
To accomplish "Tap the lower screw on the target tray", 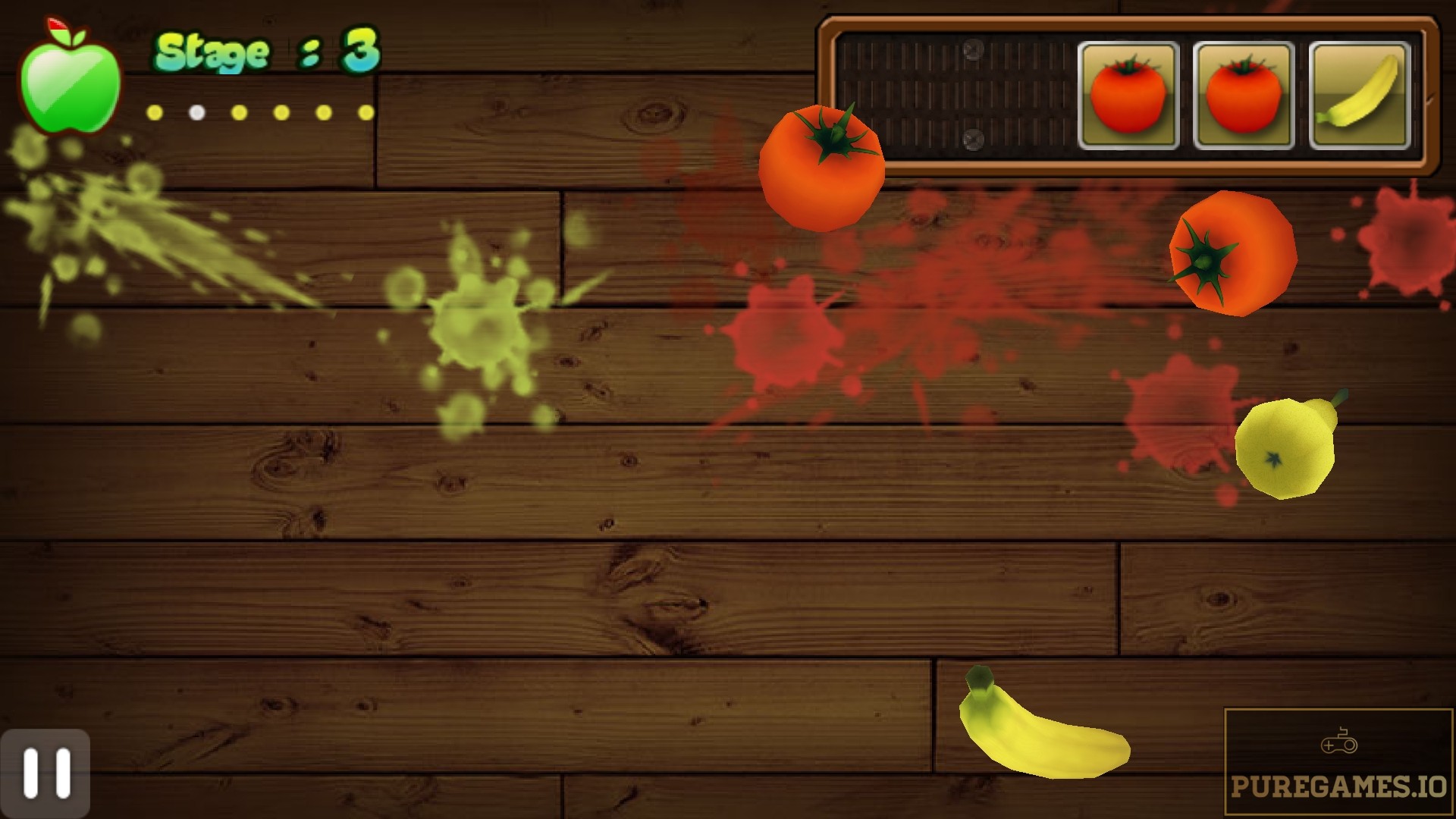I will (x=973, y=141).
